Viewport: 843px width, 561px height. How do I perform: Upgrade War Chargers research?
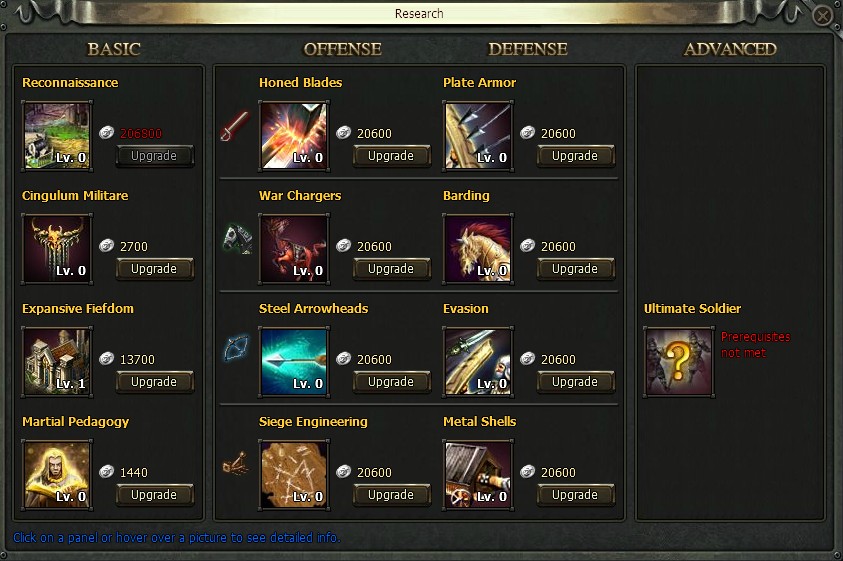(x=391, y=269)
